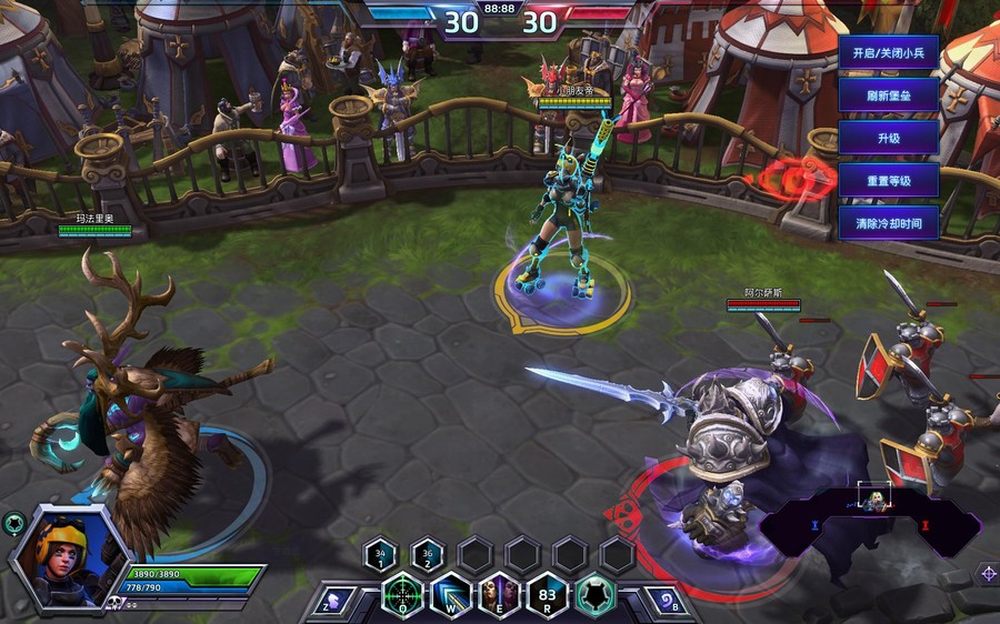Toggle minions with the 开启/关闭小兵 button

[888, 52]
